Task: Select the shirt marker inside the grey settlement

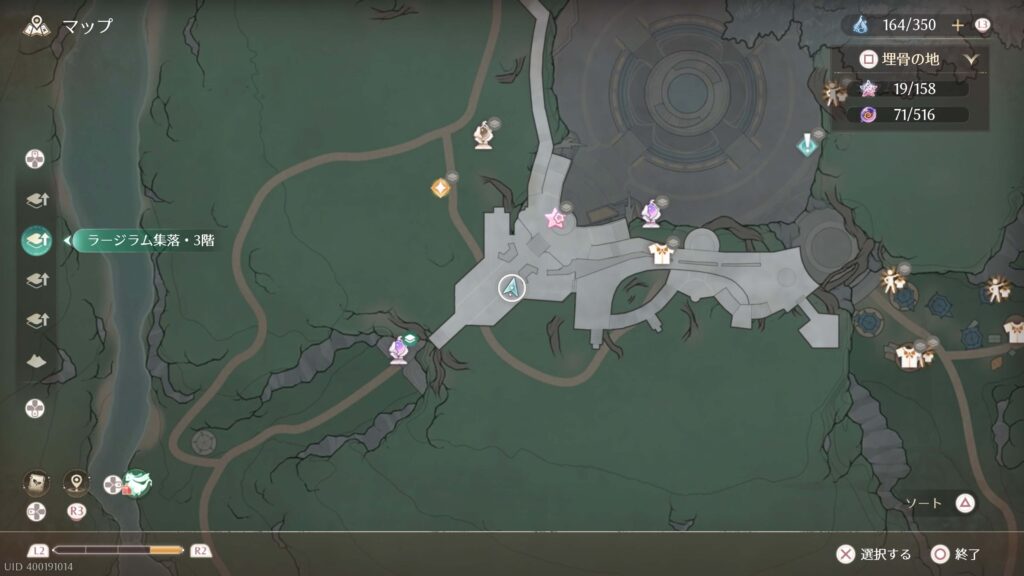Action: click(660, 254)
